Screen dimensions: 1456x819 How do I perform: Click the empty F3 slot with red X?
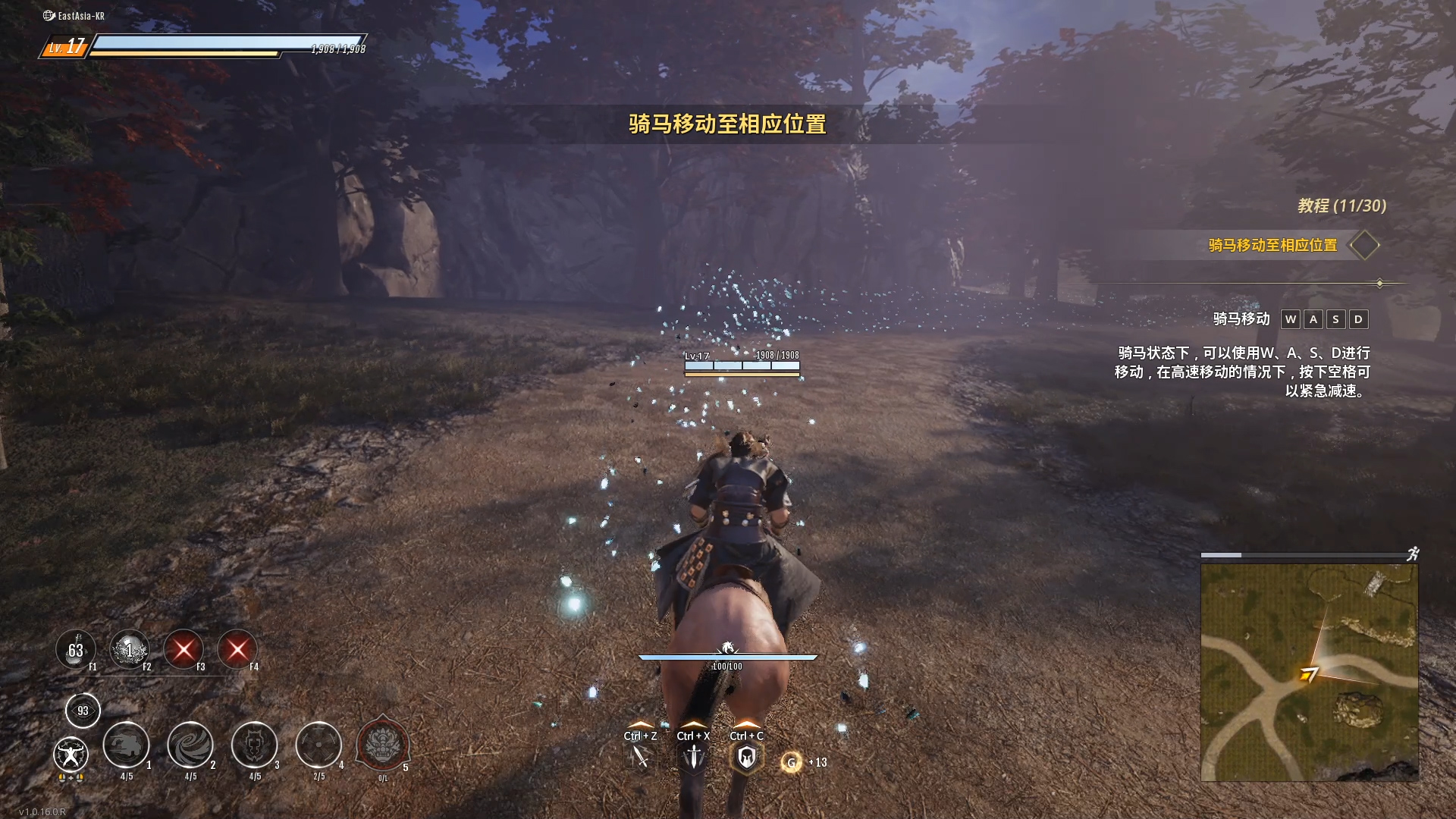pyautogui.click(x=184, y=650)
